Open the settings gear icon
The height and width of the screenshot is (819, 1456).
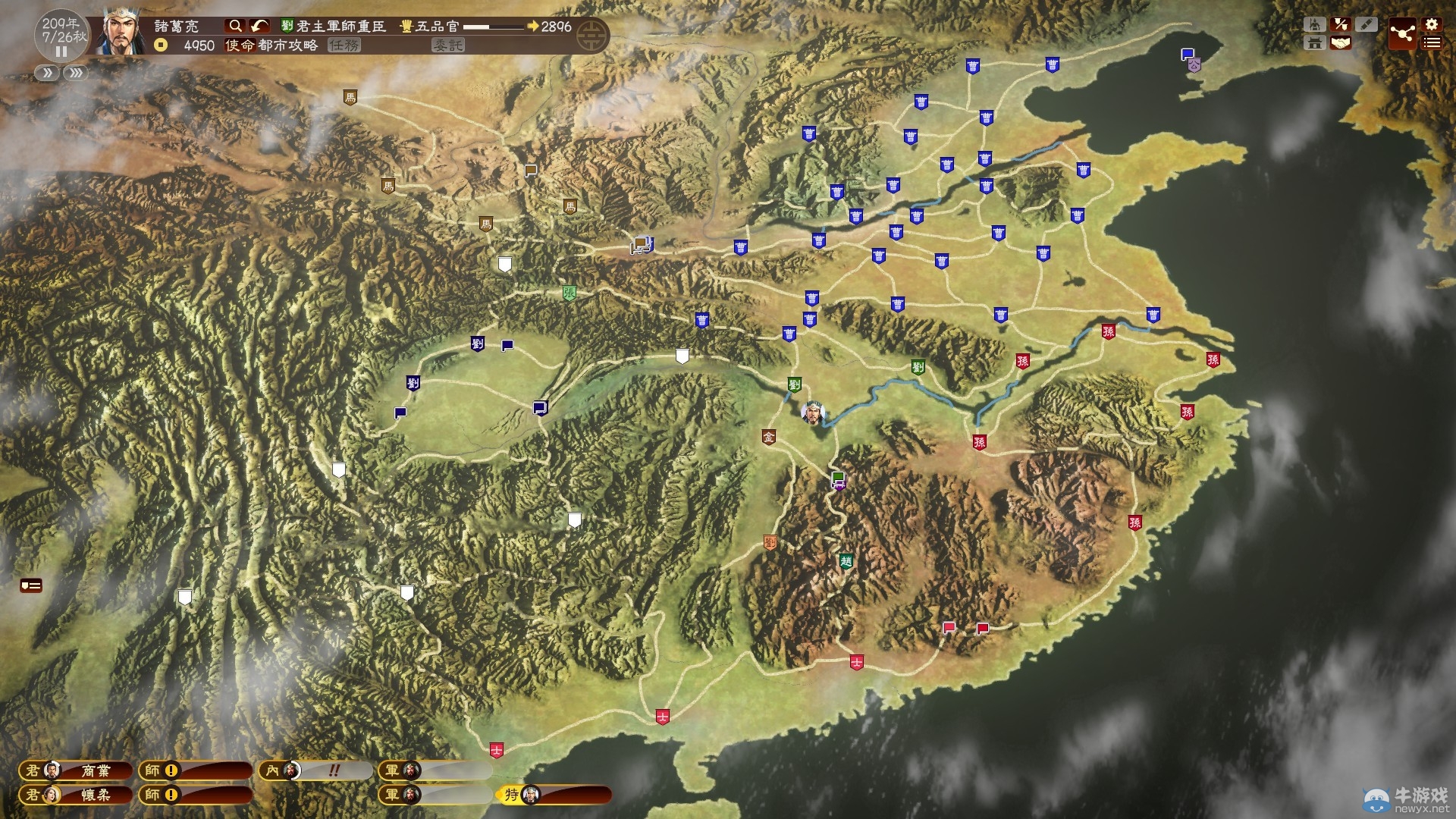(1430, 24)
